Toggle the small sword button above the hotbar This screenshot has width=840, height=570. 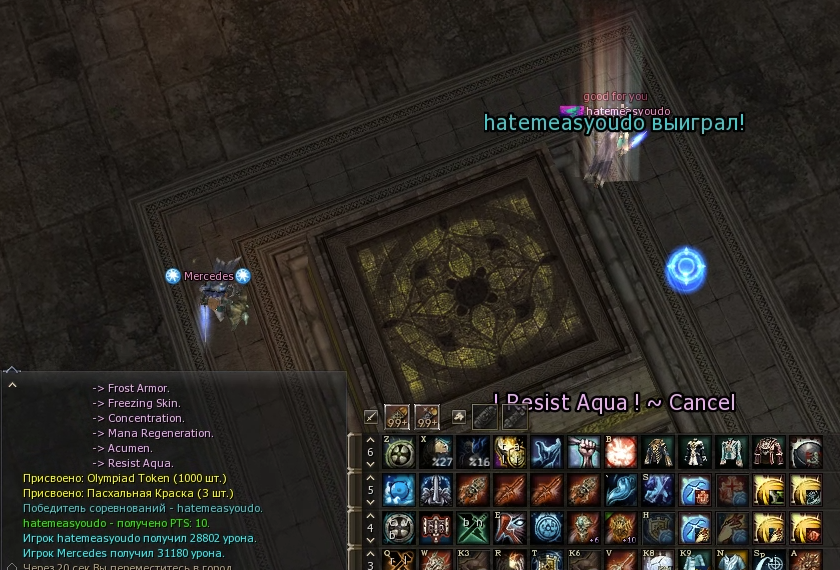371,416
